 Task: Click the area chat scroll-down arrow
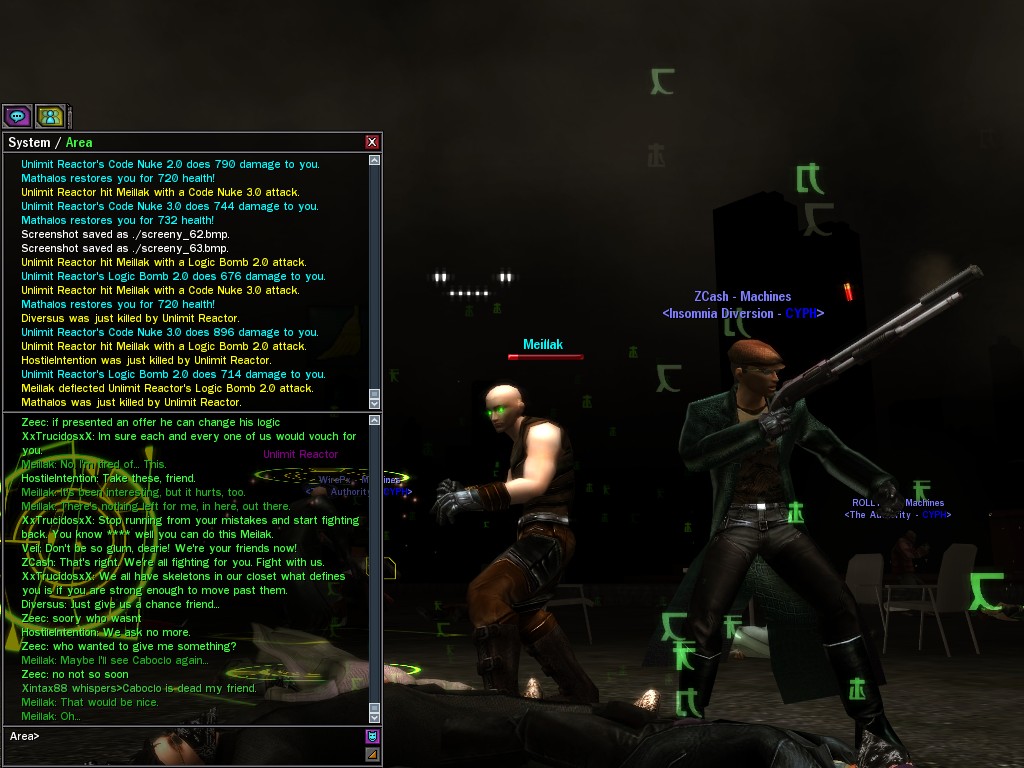[x=375, y=716]
